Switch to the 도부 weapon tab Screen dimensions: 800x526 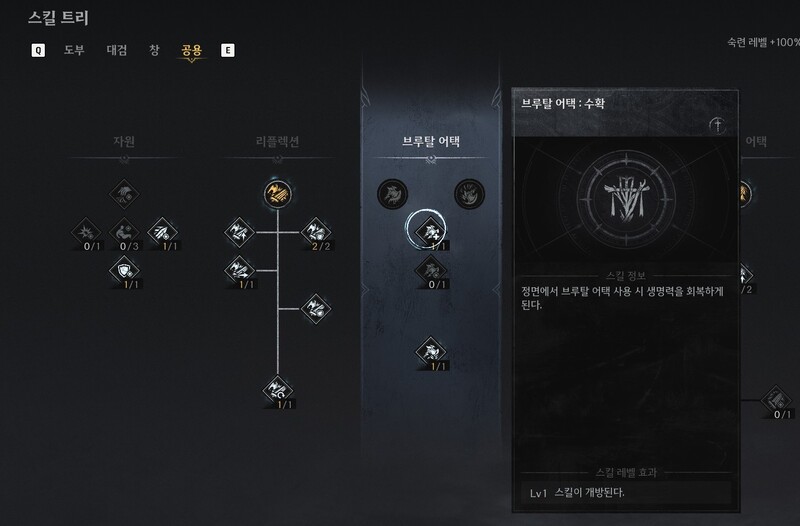pos(75,49)
